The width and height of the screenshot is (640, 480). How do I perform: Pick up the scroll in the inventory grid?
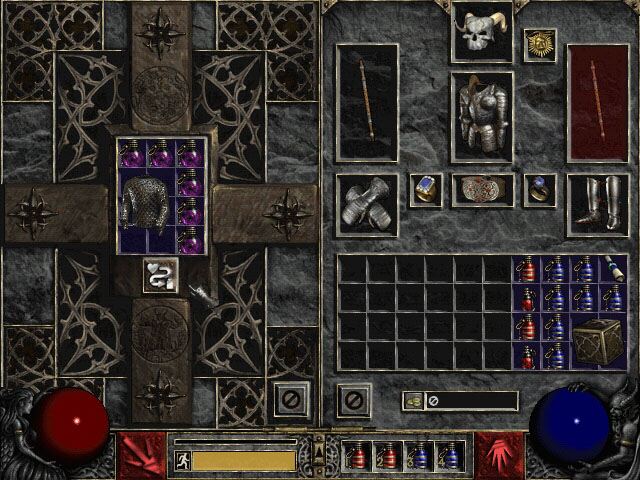pos(612,270)
